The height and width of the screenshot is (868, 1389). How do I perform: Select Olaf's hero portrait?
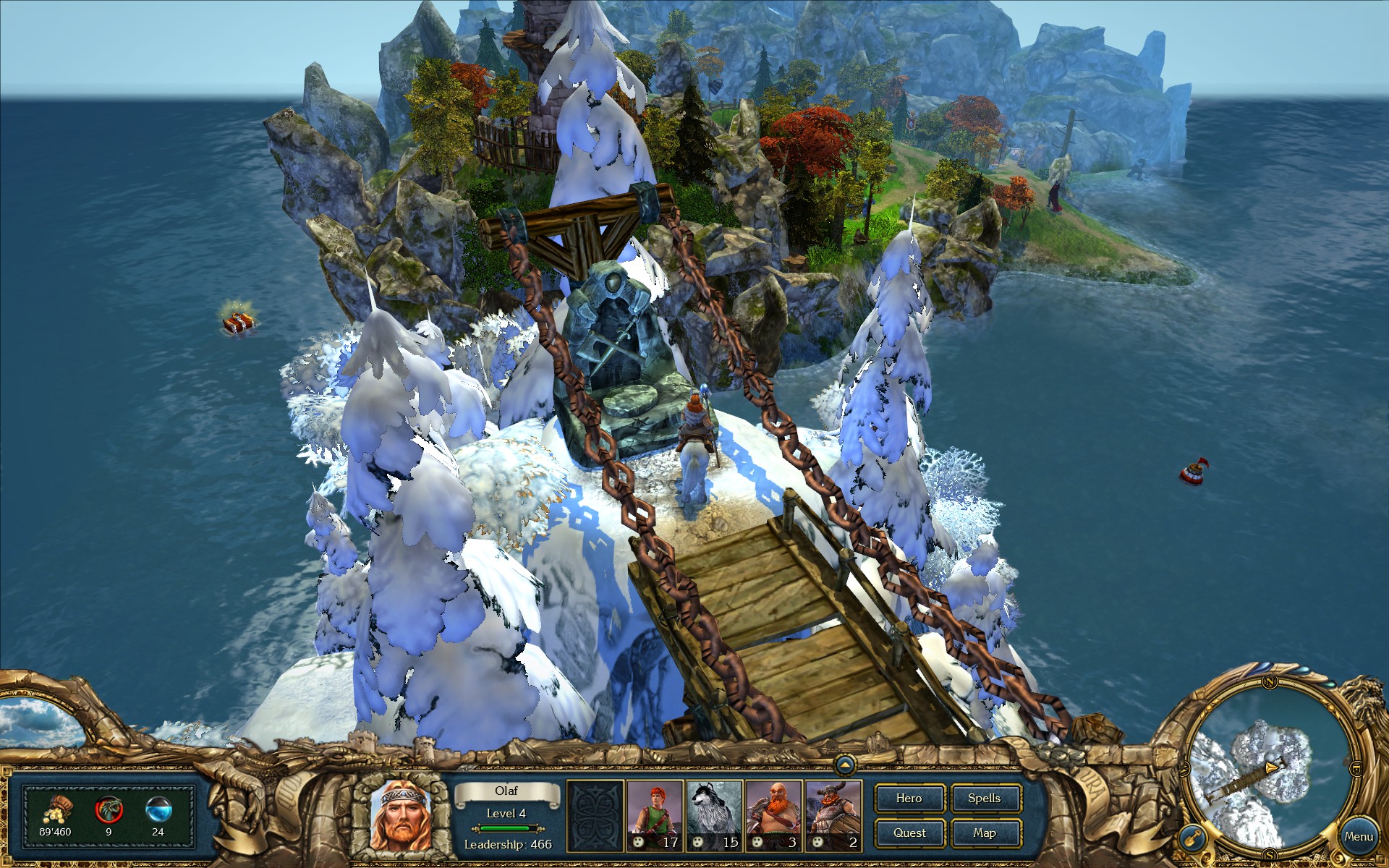click(x=400, y=815)
